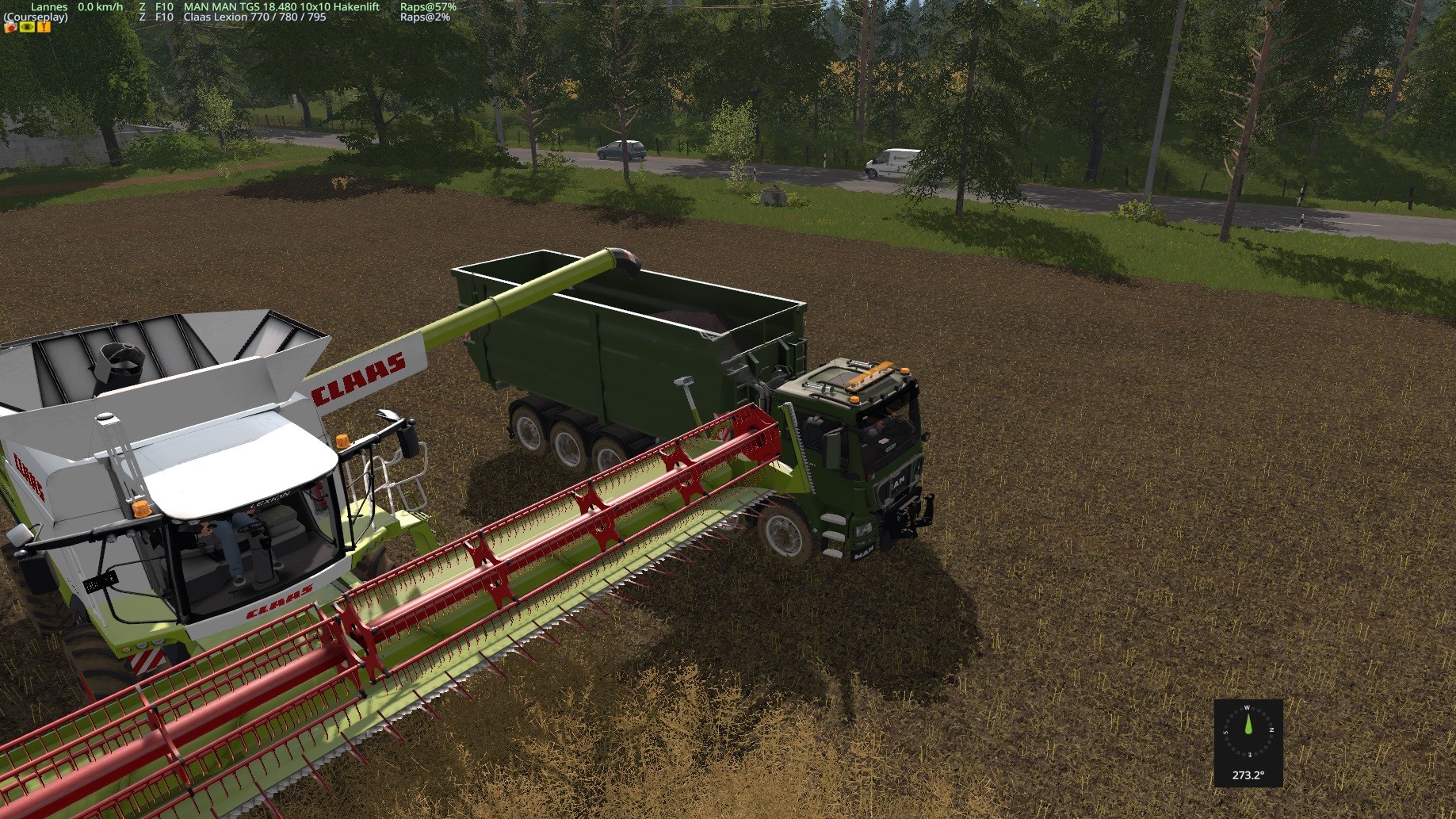Image resolution: width=1456 pixels, height=819 pixels.
Task: Click the compass heading widget
Action: coord(1248,742)
